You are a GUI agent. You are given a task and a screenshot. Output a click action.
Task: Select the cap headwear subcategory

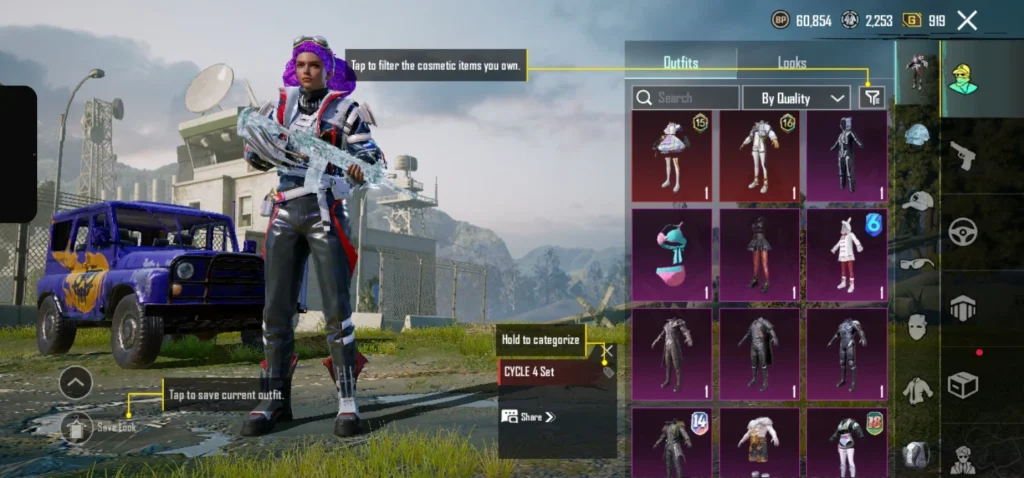click(917, 200)
